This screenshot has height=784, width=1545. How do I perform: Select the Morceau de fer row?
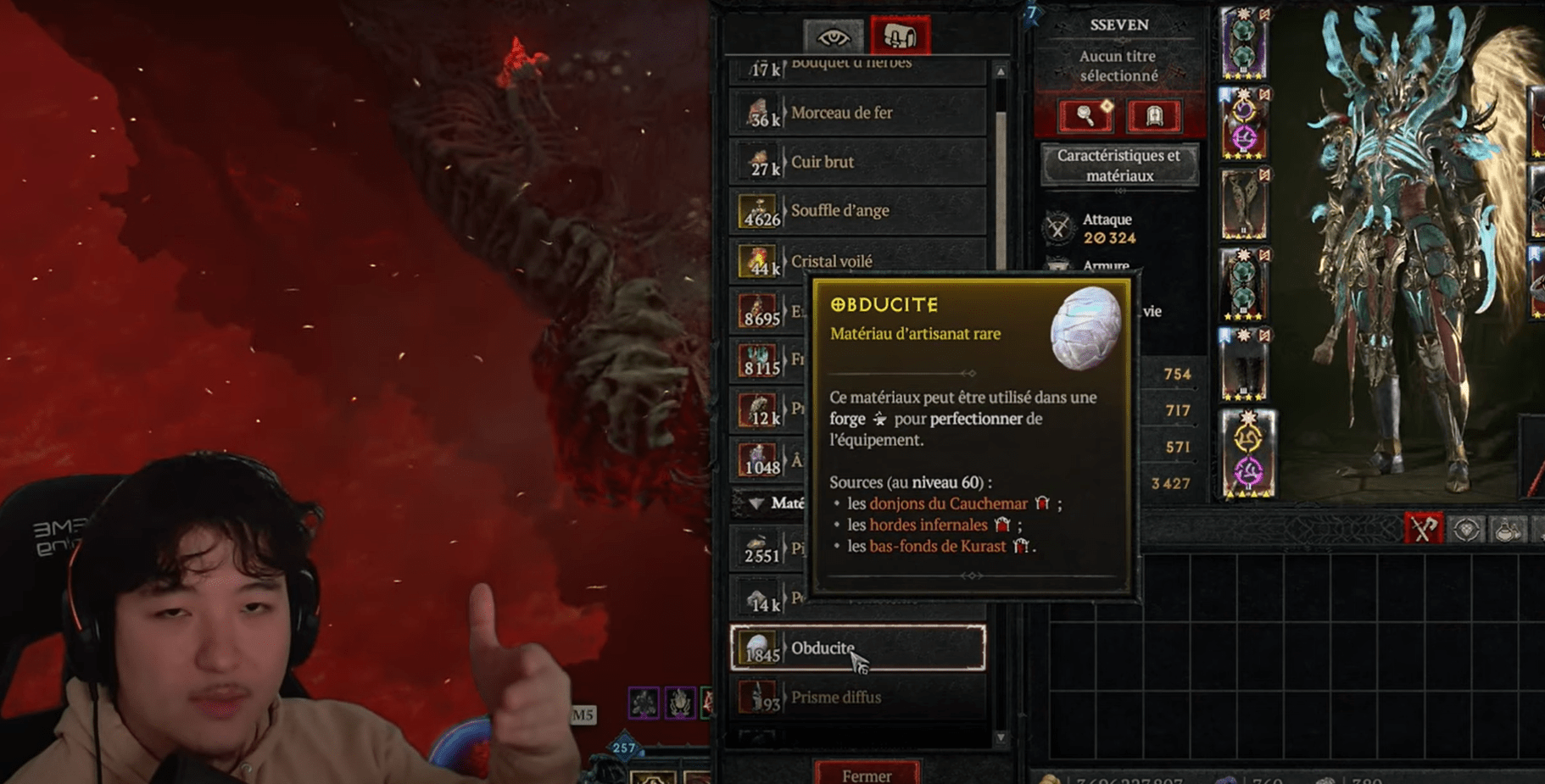point(856,113)
